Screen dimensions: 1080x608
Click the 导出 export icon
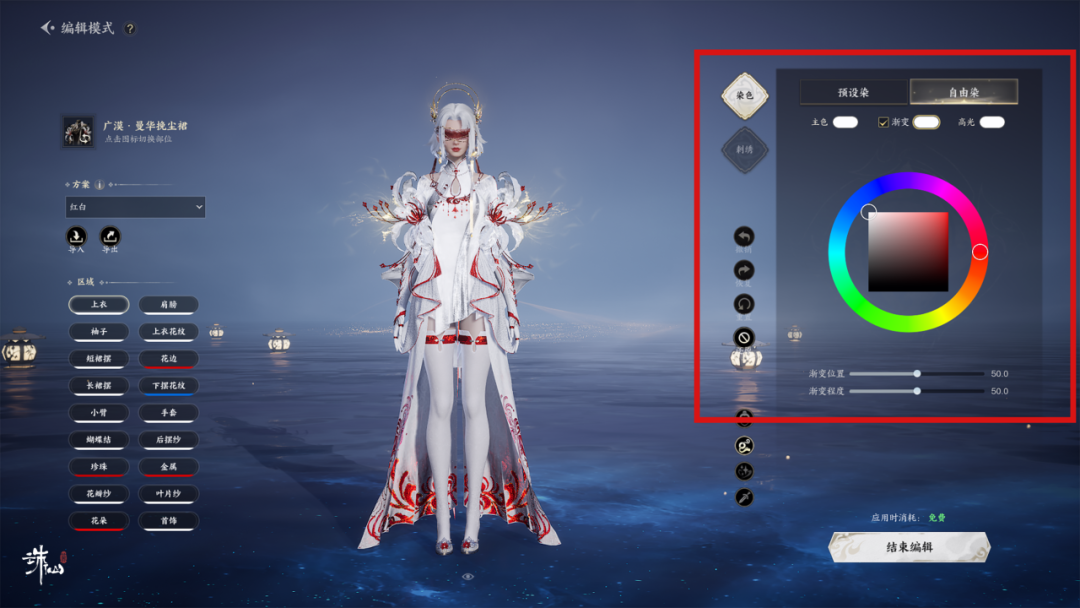[110, 237]
